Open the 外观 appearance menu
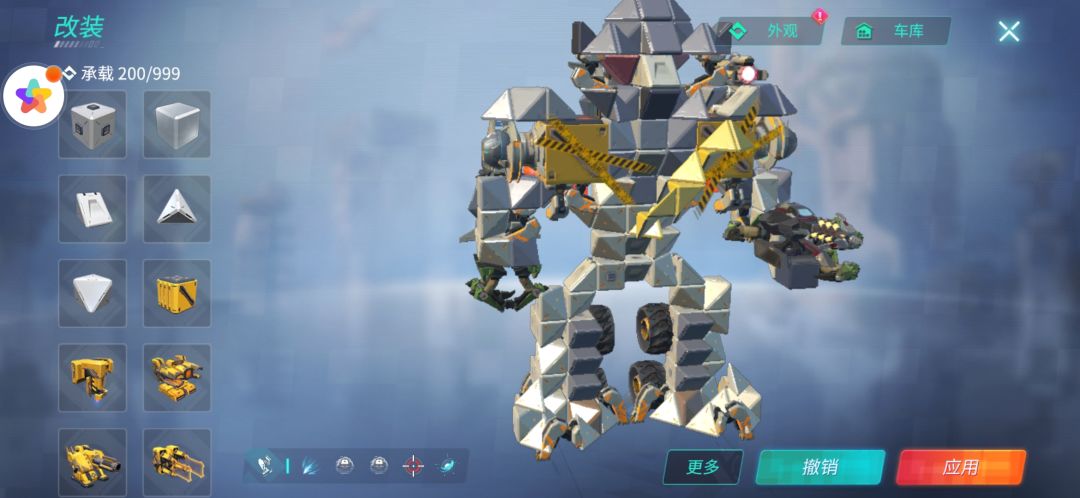Image resolution: width=1080 pixels, height=498 pixels. pyautogui.click(x=772, y=31)
